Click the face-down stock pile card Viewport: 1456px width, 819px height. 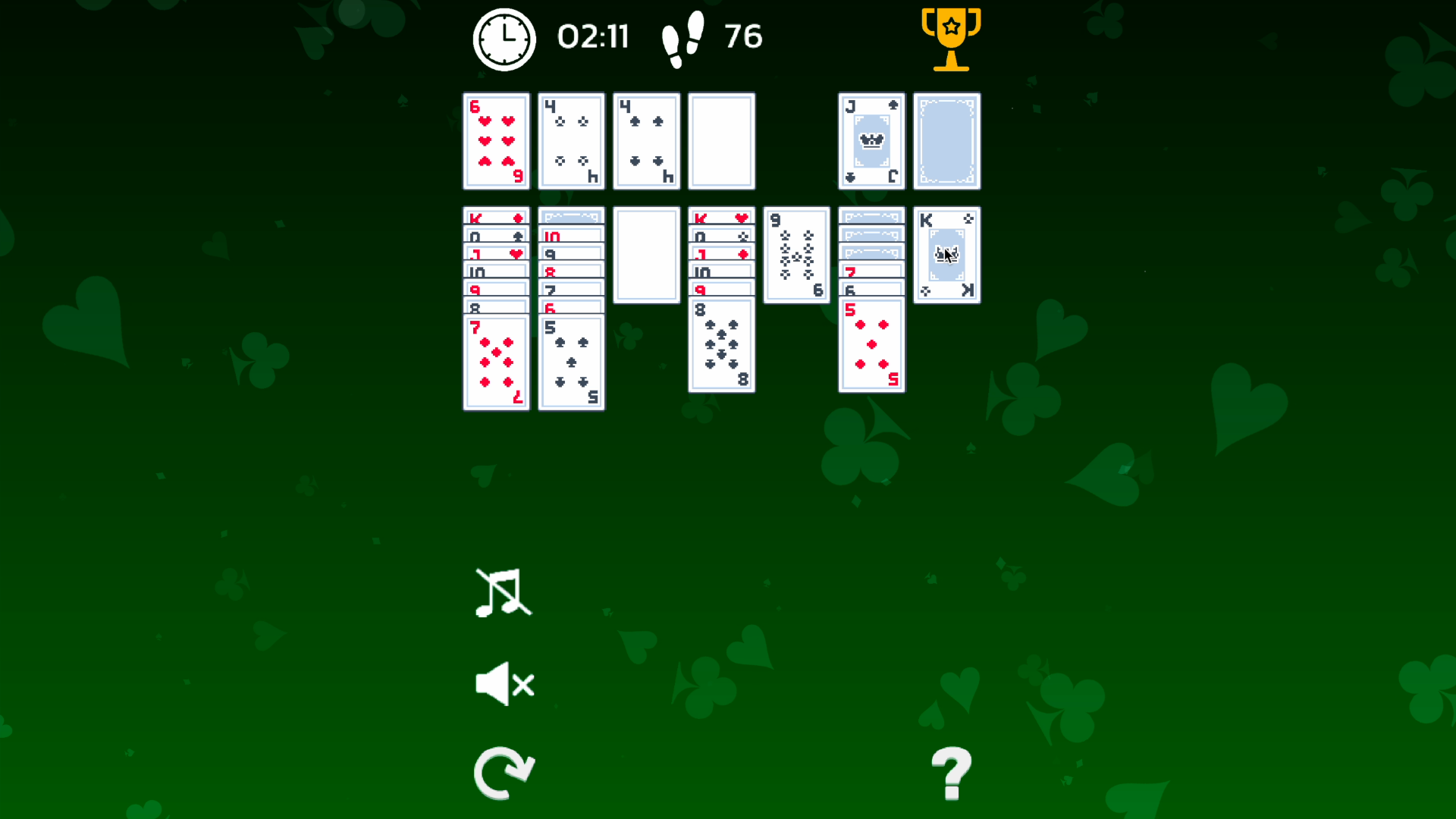(x=946, y=141)
